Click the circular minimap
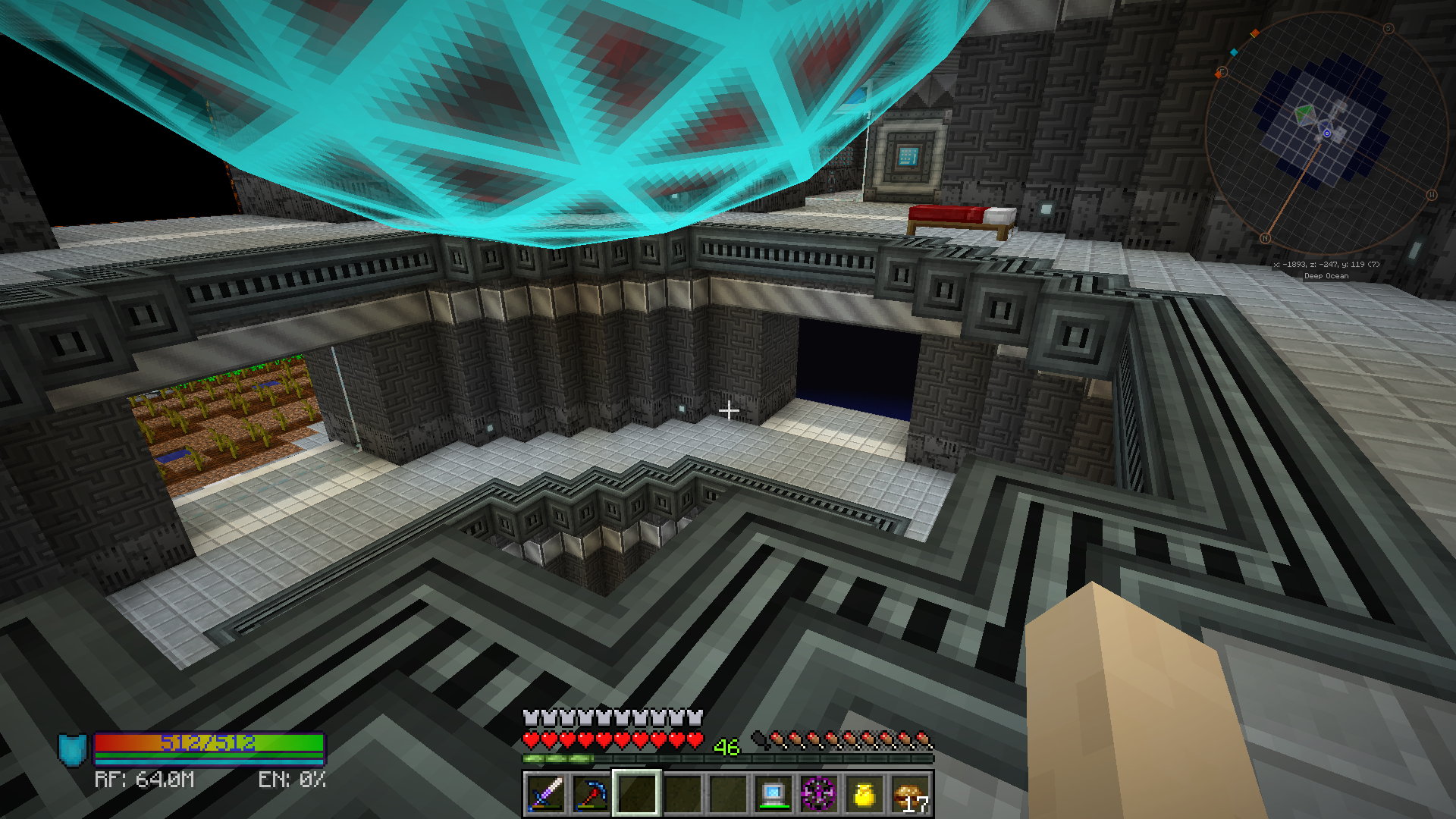 tap(1326, 134)
